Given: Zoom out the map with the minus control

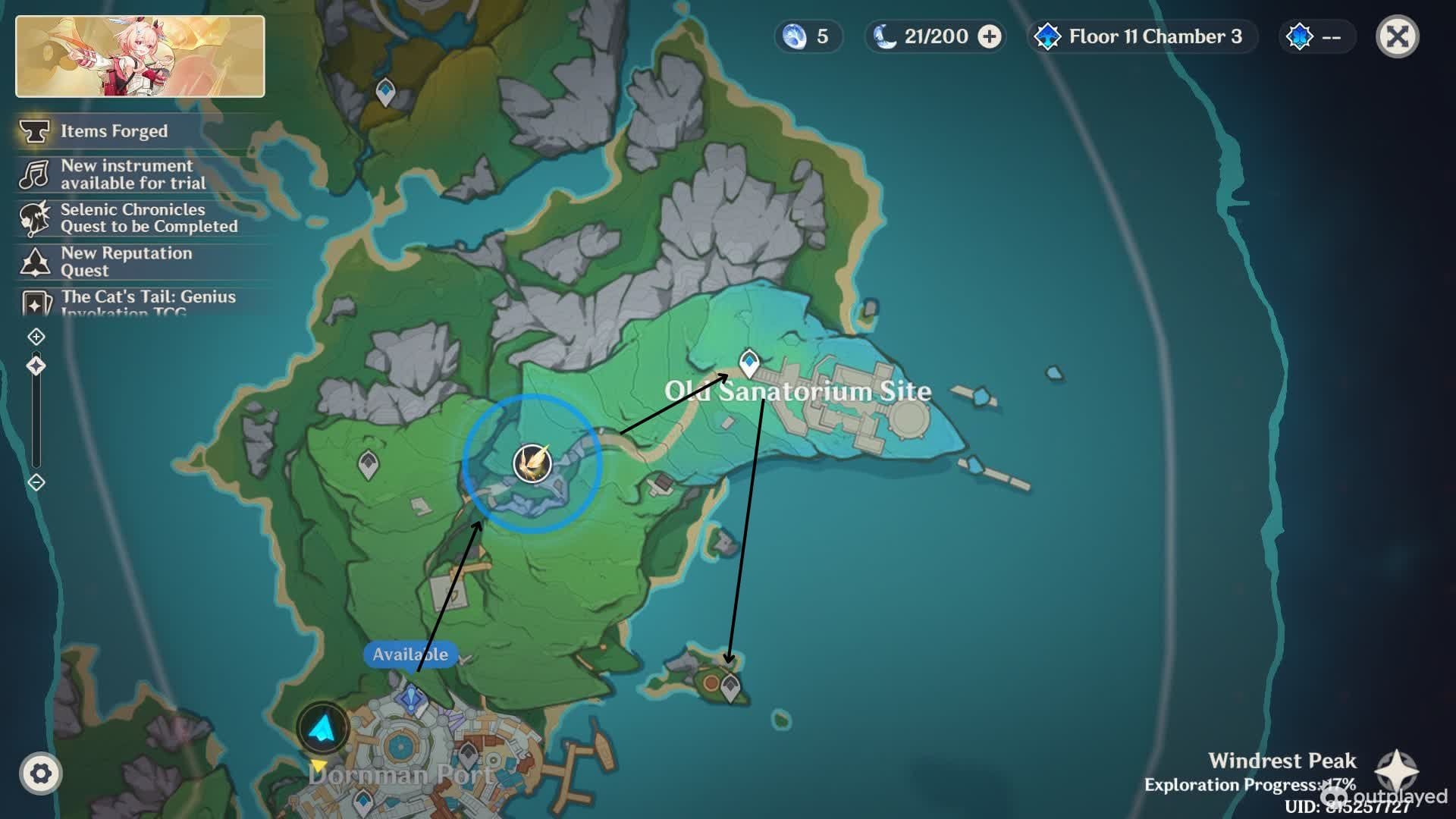Looking at the screenshot, I should click(36, 482).
